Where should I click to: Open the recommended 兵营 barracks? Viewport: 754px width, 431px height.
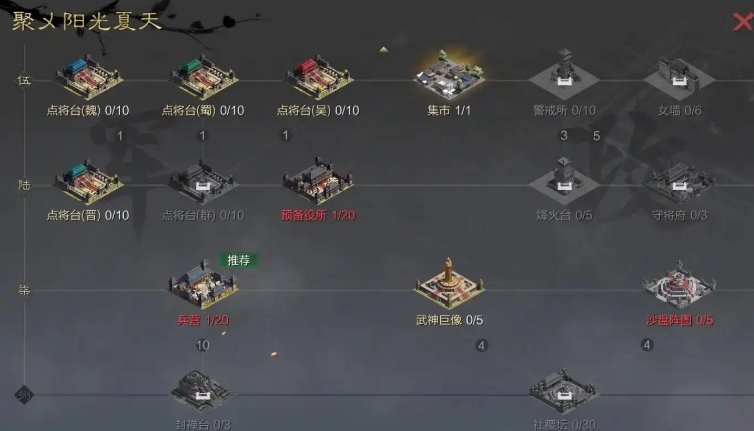[203, 285]
